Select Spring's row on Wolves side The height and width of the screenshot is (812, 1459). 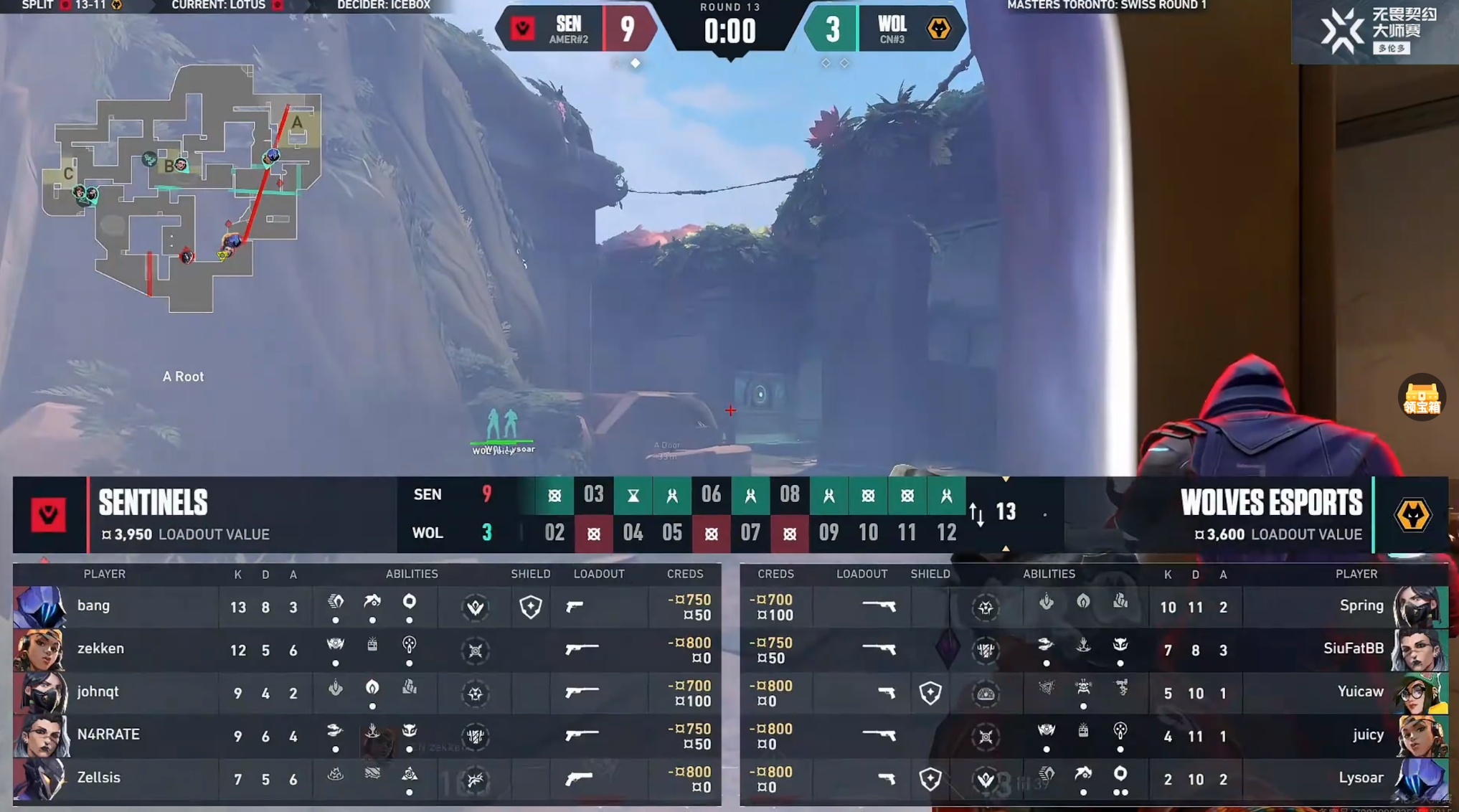pyautogui.click(x=1361, y=606)
